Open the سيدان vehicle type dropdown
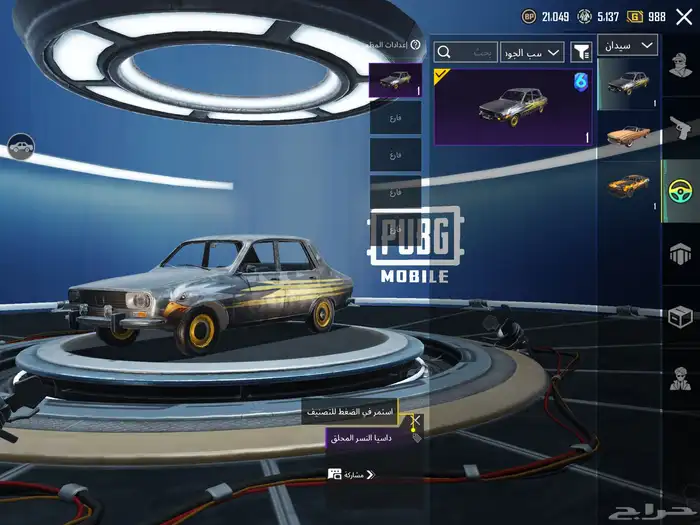 627,45
